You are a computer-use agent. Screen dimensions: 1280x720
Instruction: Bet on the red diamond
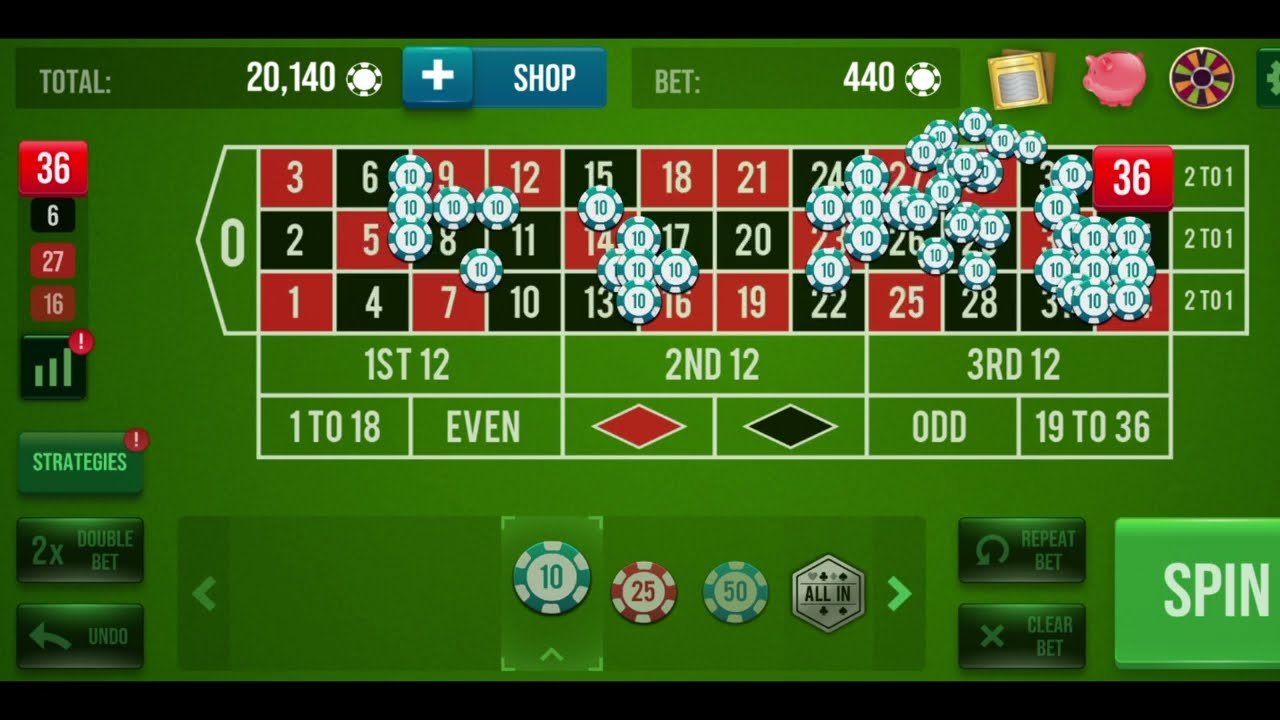[637, 425]
